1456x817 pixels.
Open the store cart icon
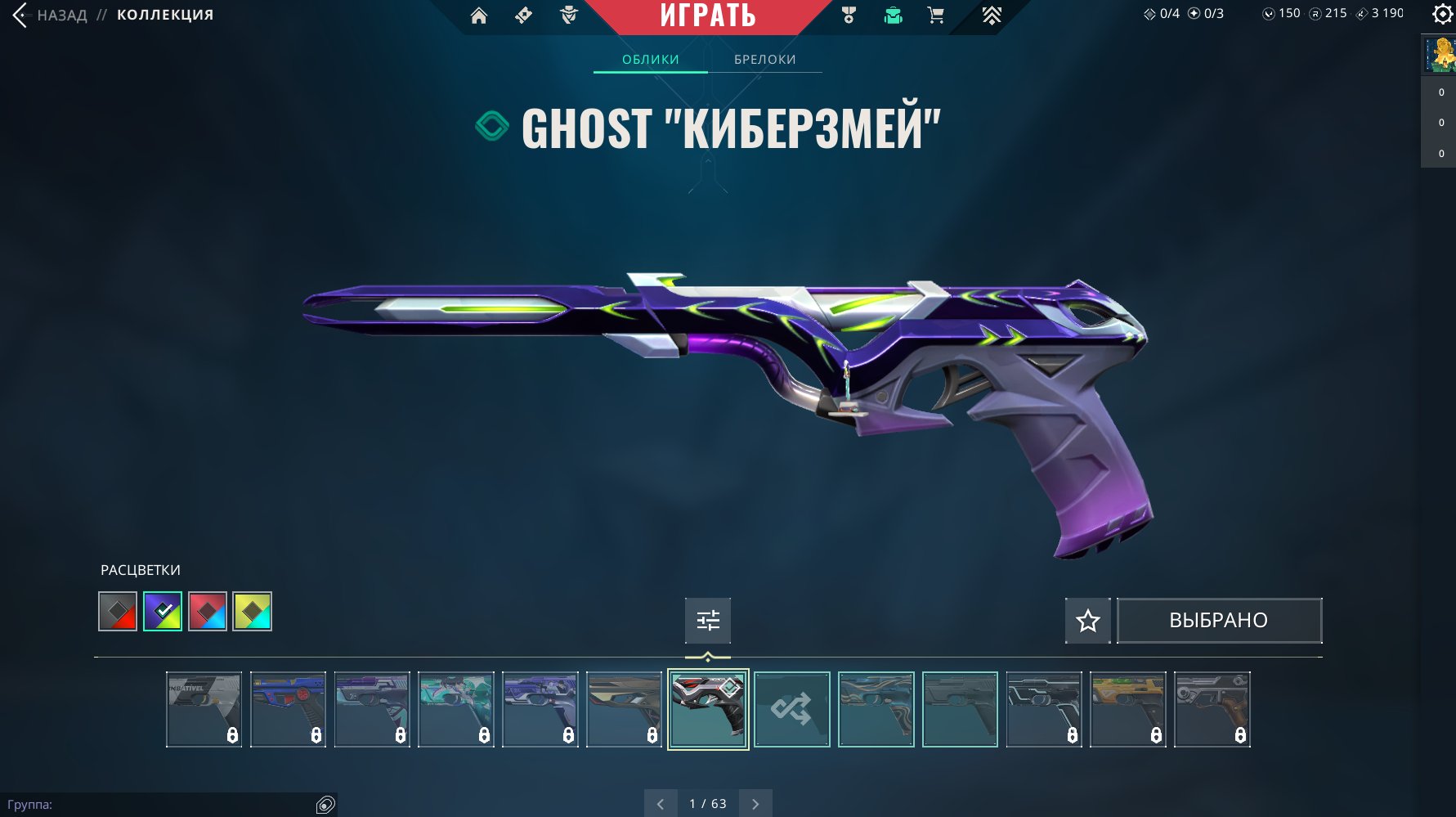click(x=936, y=16)
